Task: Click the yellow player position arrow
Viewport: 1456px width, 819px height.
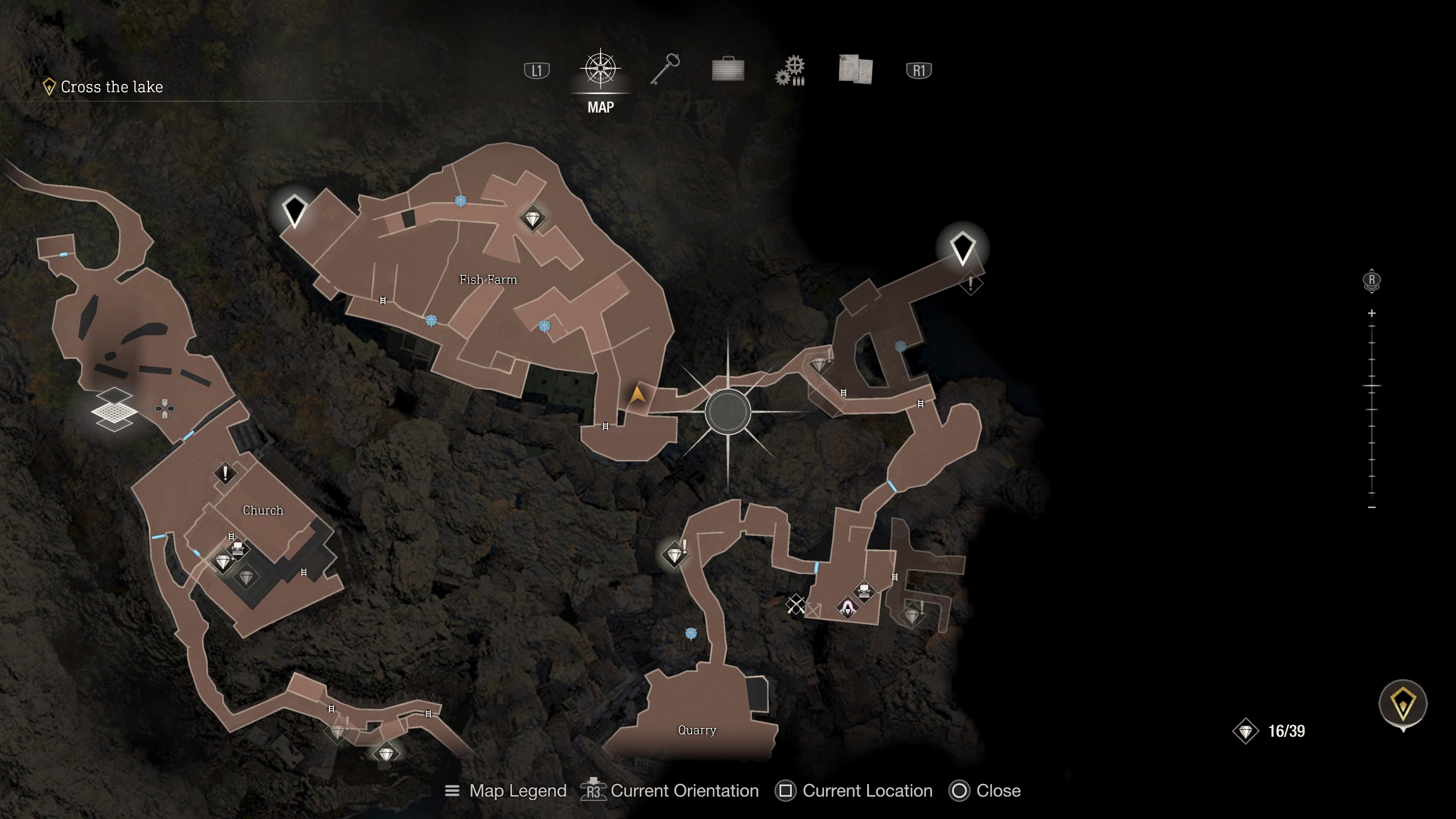Action: coord(637,394)
